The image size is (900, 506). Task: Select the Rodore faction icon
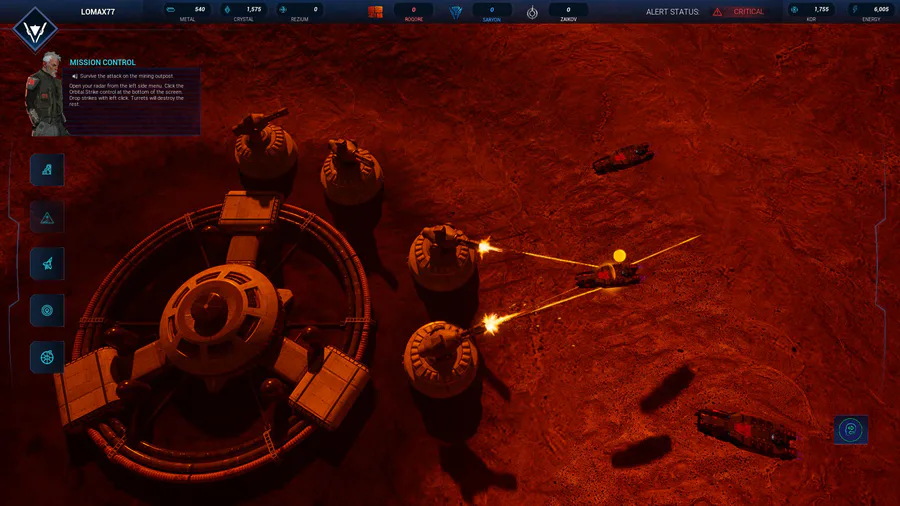376,12
